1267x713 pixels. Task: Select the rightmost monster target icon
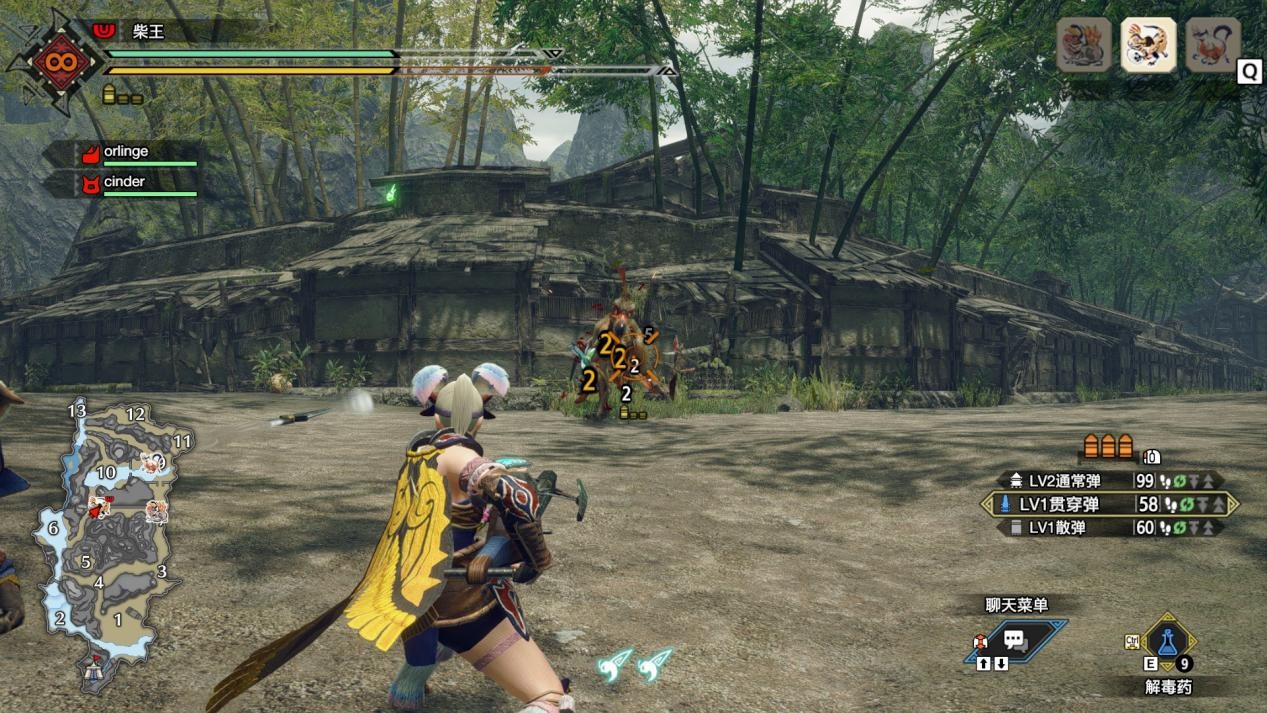[x=1212, y=45]
